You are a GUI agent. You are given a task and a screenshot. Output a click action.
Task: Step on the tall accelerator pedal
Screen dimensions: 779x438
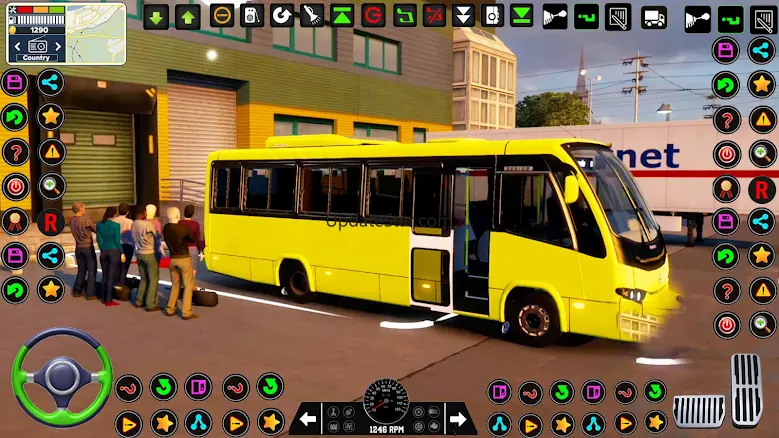click(x=746, y=389)
